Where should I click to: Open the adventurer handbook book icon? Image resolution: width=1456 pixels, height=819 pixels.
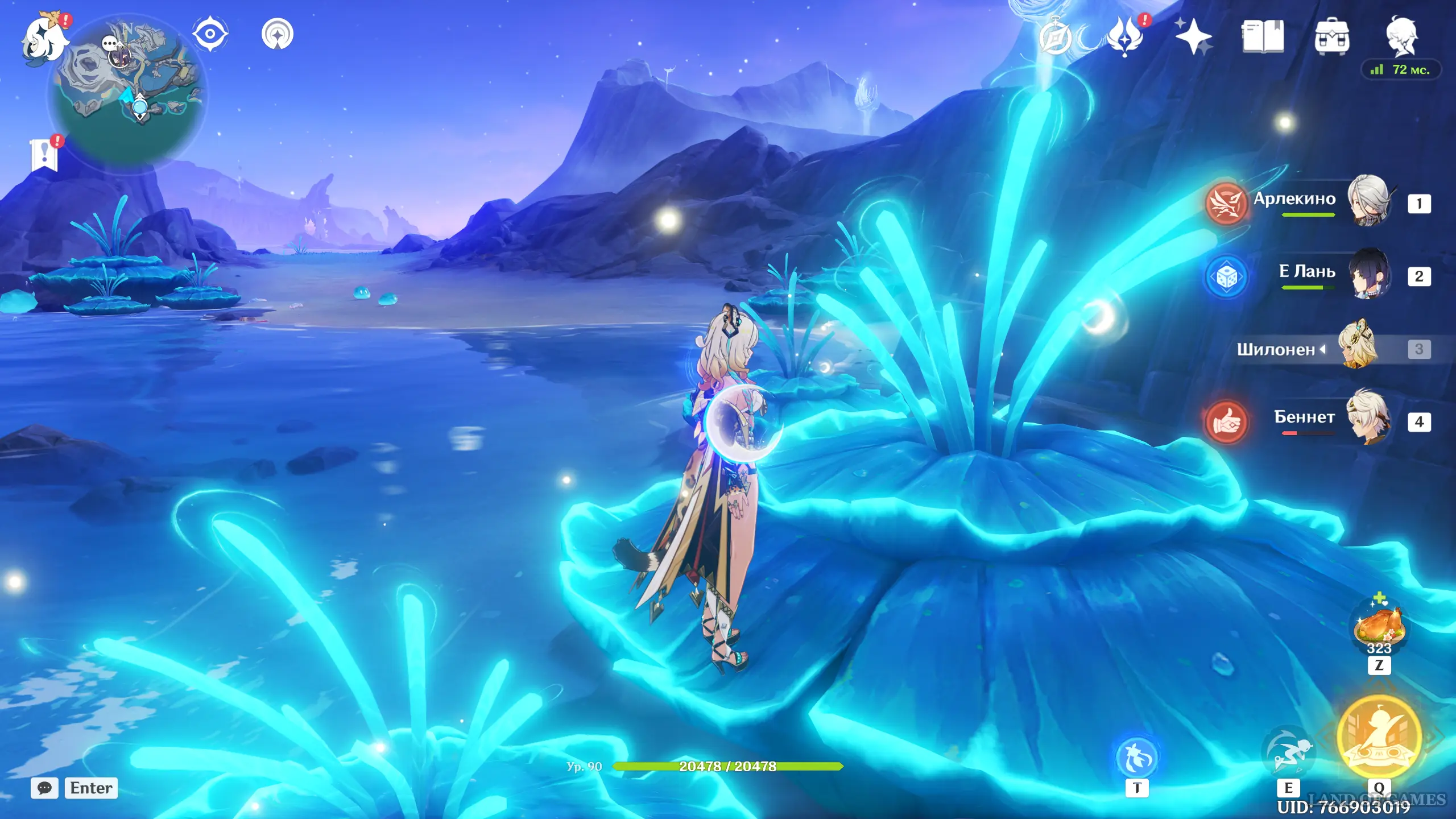(1263, 36)
